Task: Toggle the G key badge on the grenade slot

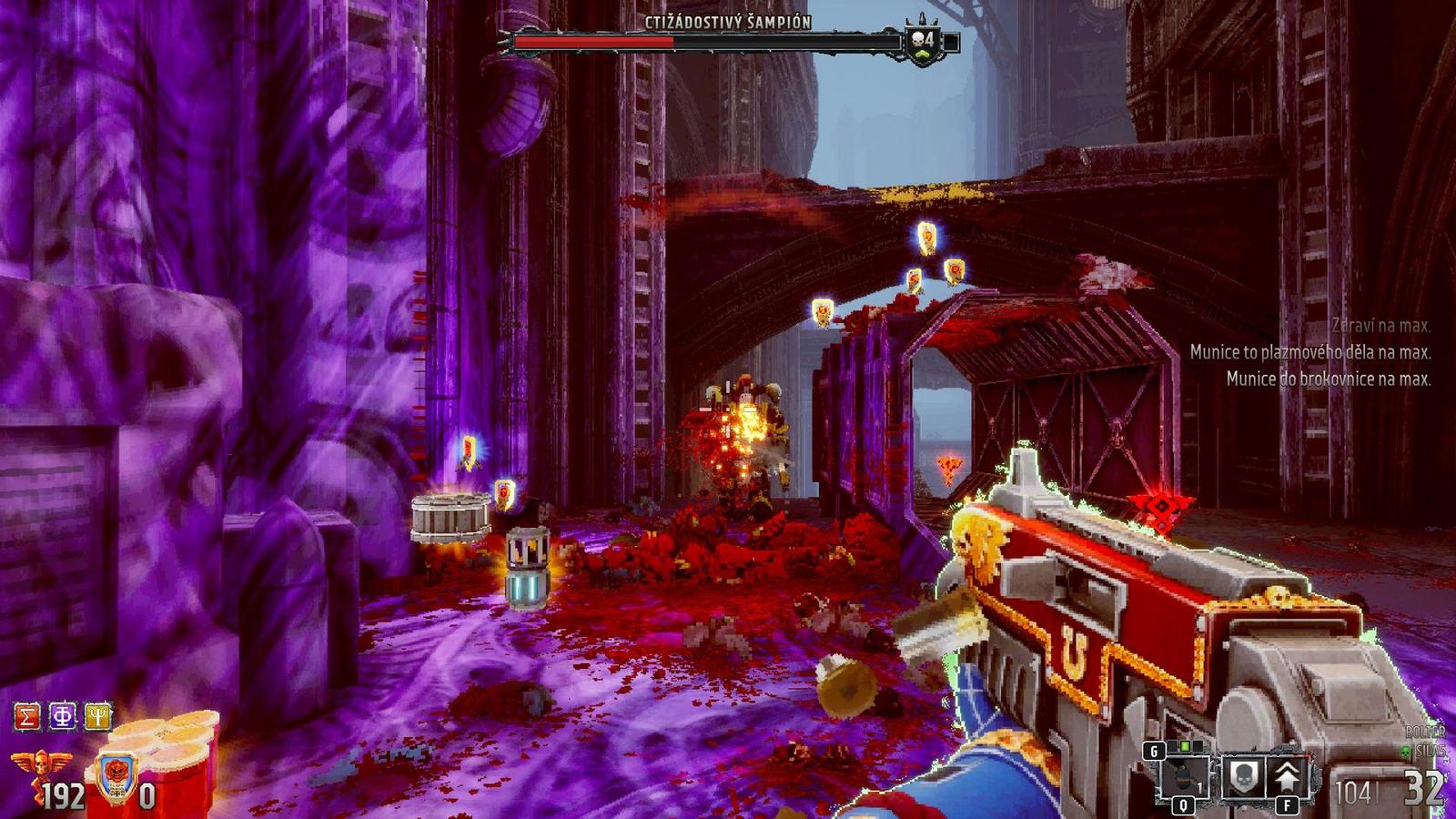Action: tap(1155, 751)
